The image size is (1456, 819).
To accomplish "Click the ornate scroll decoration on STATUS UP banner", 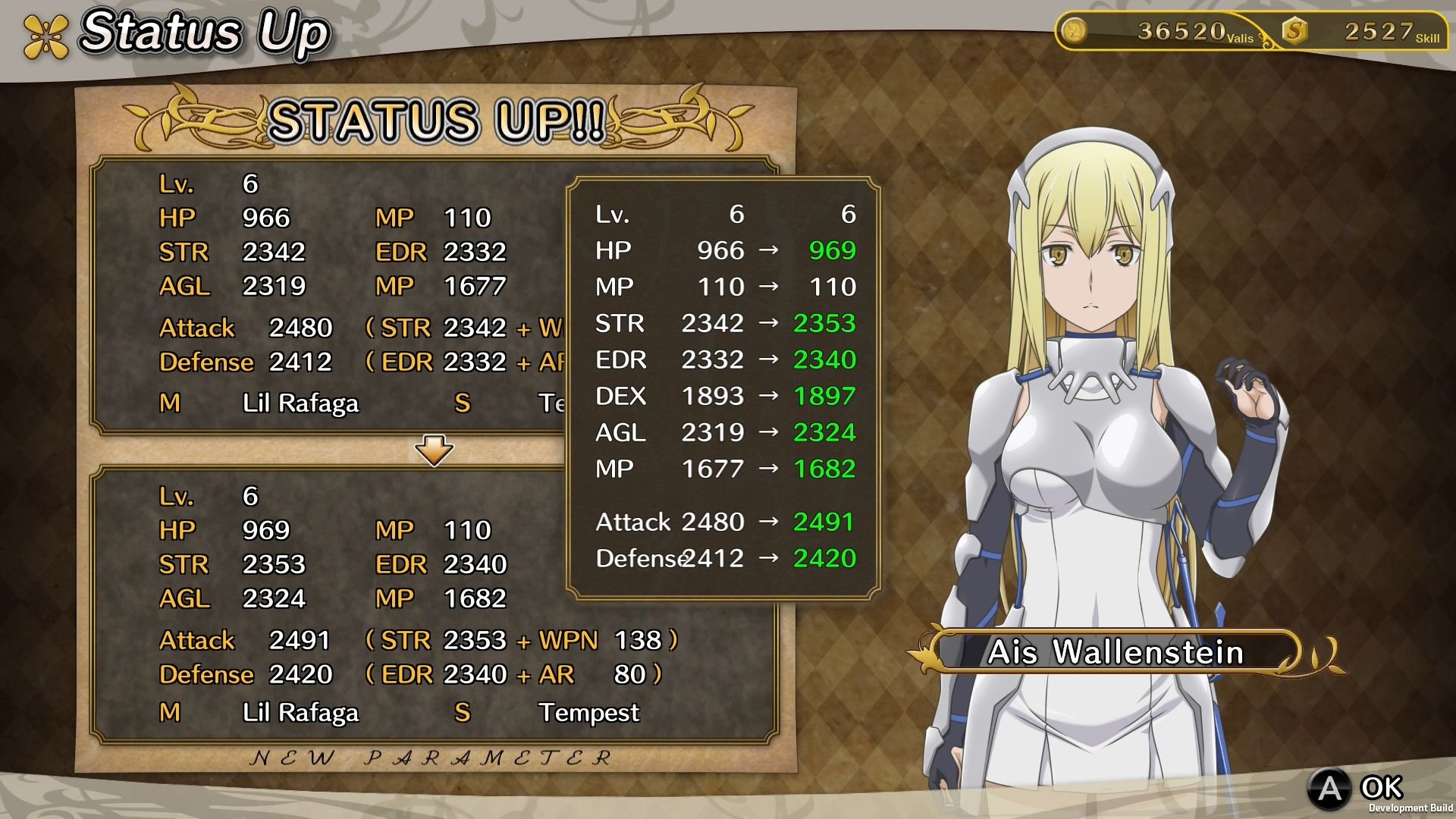I will (x=196, y=119).
